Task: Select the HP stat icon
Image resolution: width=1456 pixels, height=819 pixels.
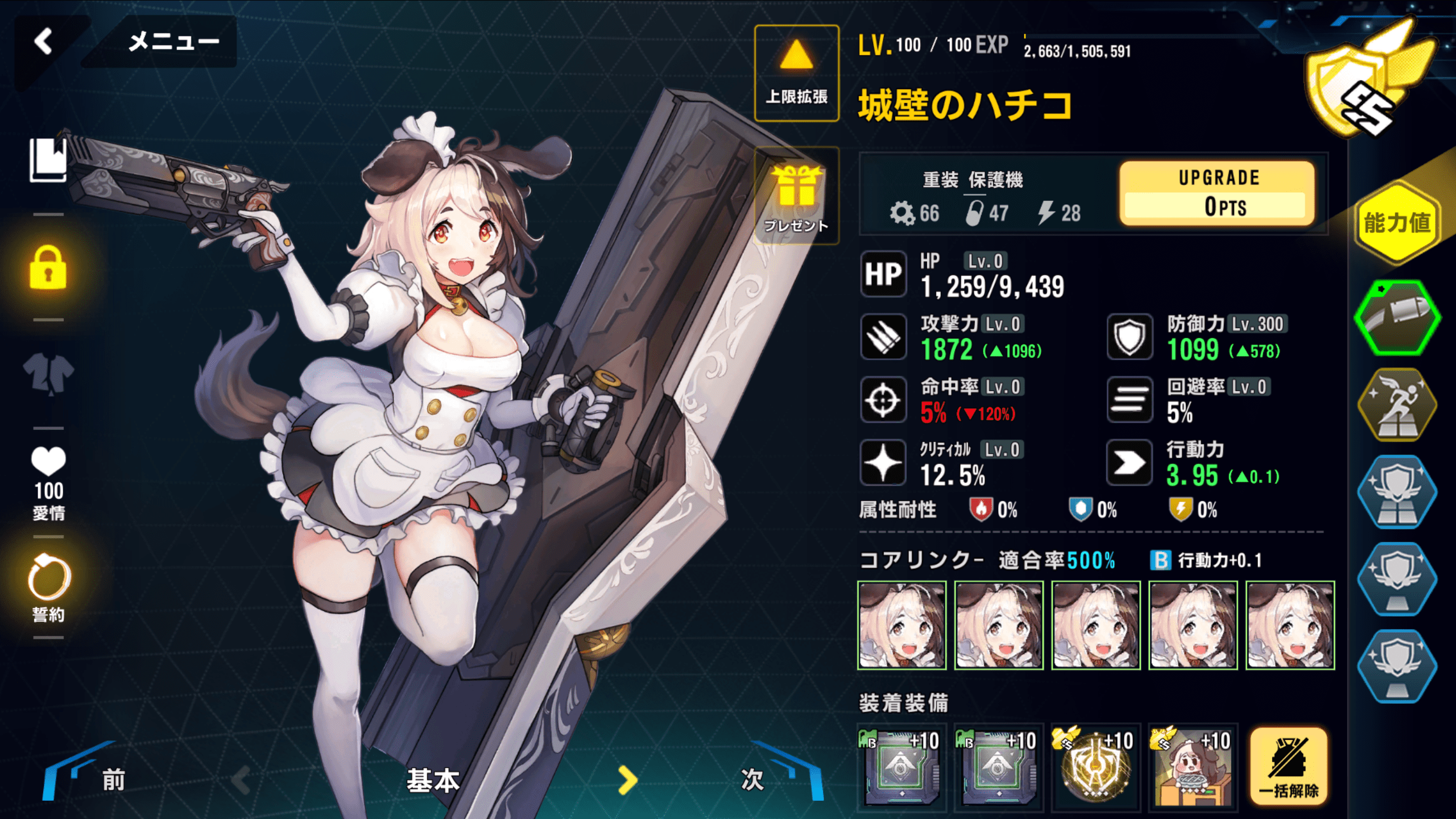Action: [x=883, y=274]
